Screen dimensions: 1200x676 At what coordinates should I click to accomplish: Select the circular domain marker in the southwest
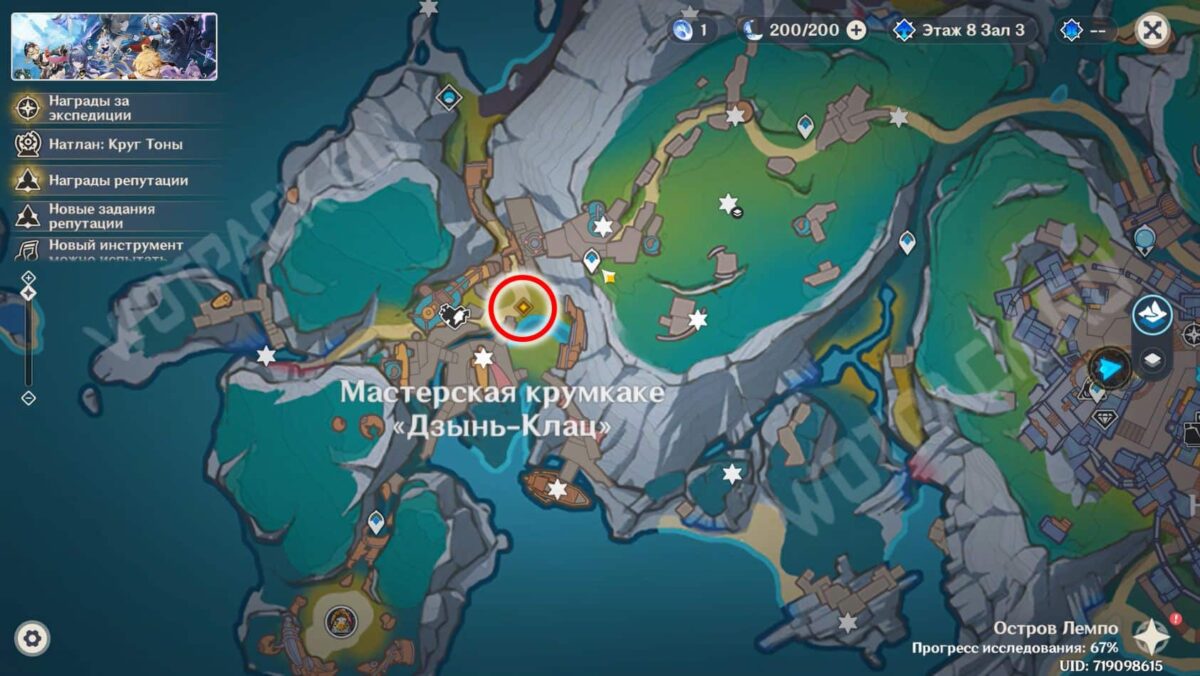pos(339,622)
